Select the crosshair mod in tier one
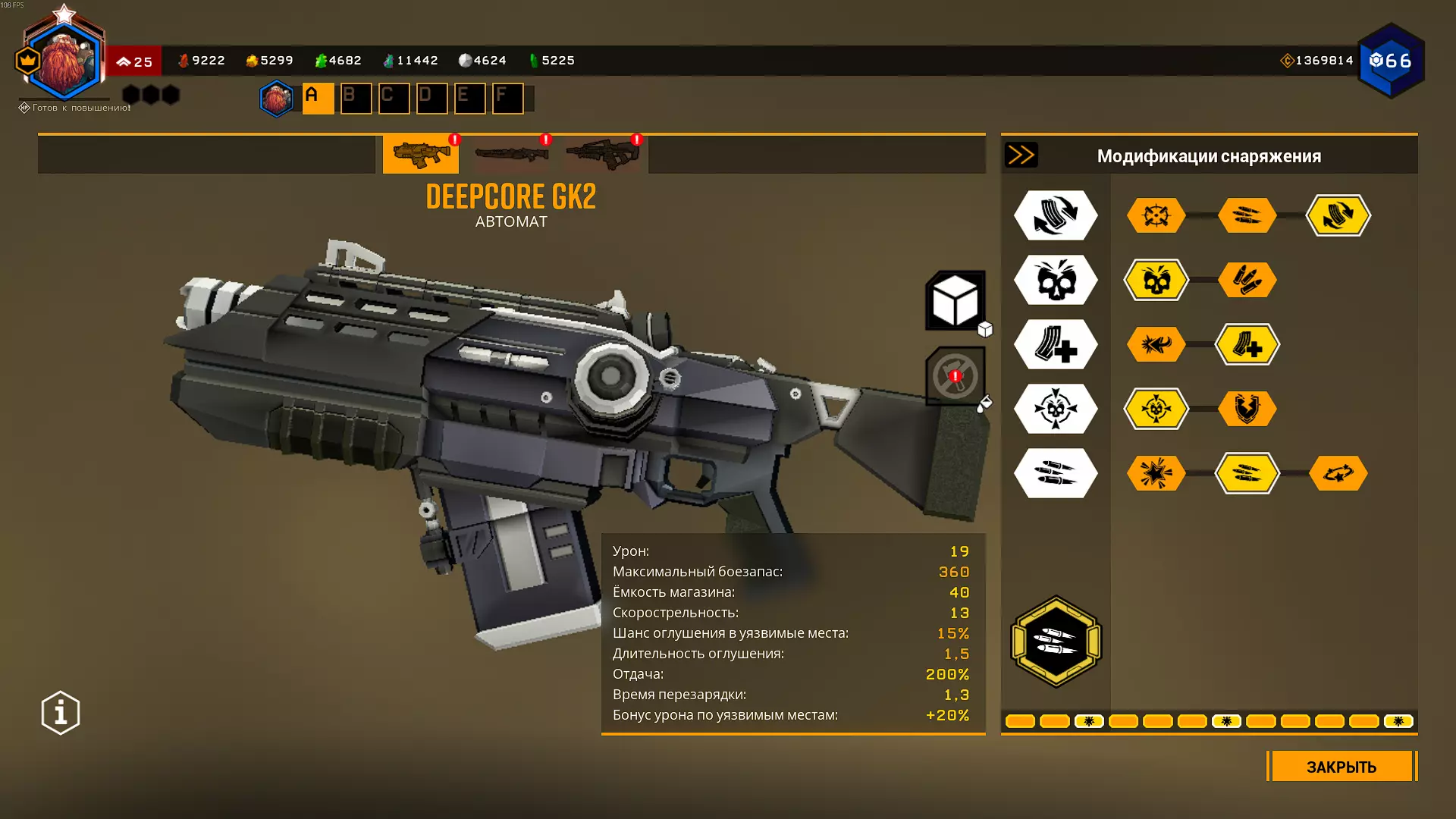 pyautogui.click(x=1156, y=216)
